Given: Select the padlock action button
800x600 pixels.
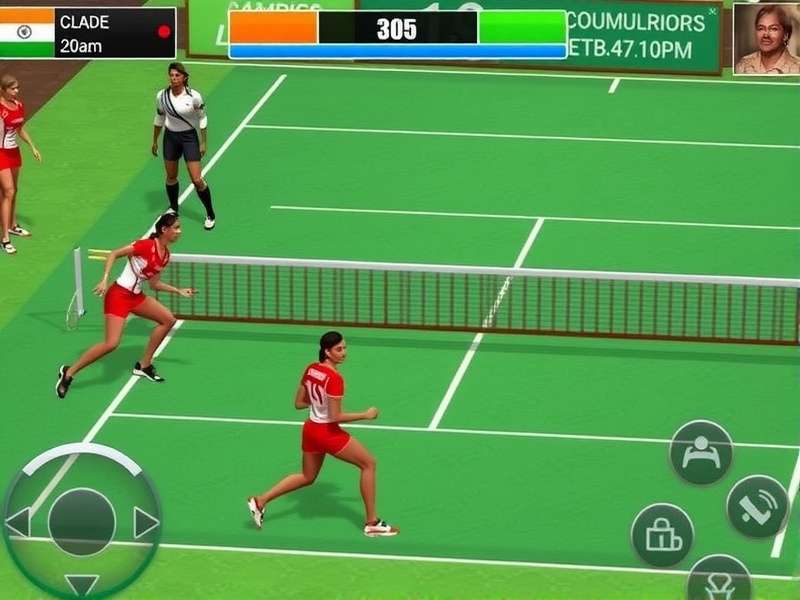Looking at the screenshot, I should click(662, 535).
